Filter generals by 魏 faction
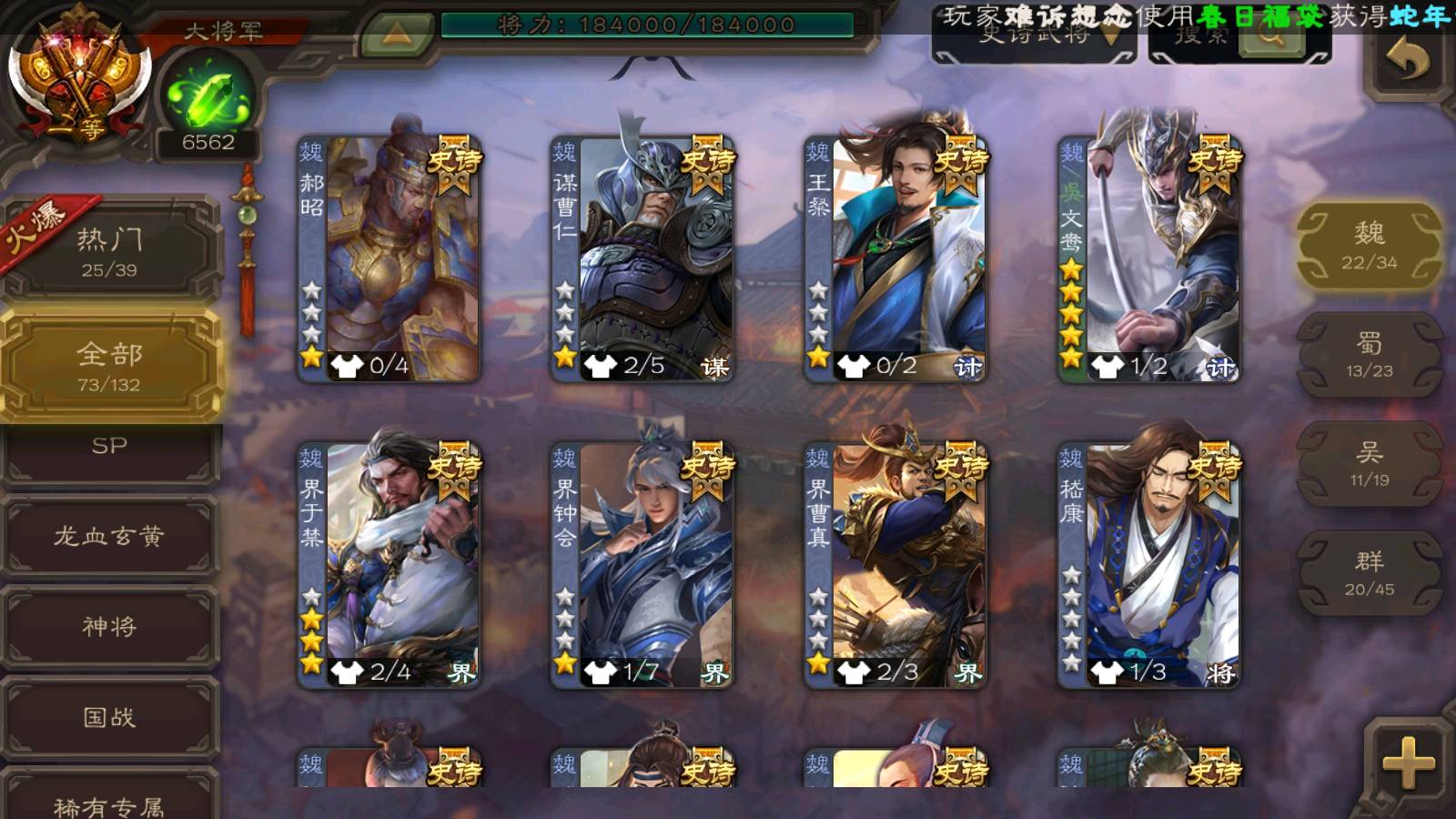 1369,246
